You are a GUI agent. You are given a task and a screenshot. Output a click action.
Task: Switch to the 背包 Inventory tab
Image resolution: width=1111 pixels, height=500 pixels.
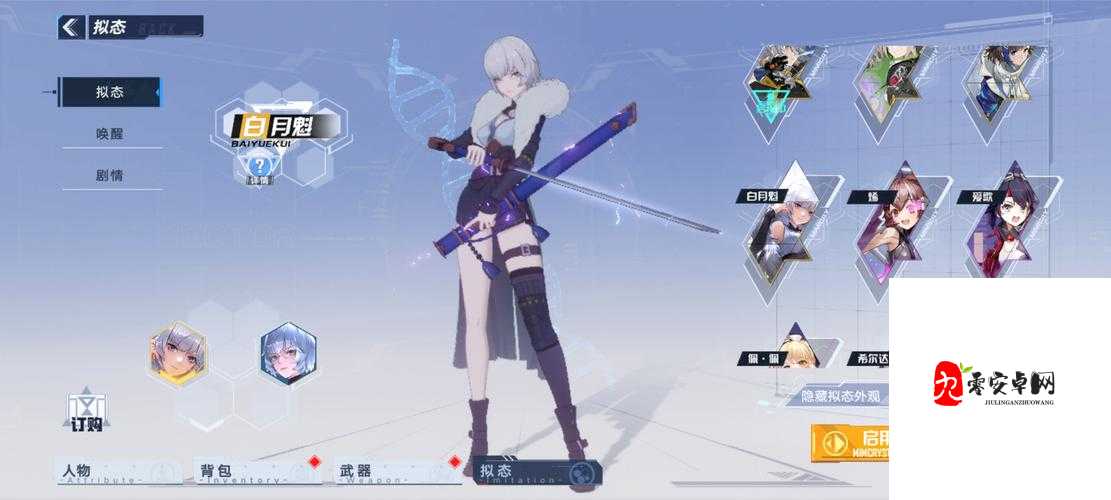click(257, 472)
